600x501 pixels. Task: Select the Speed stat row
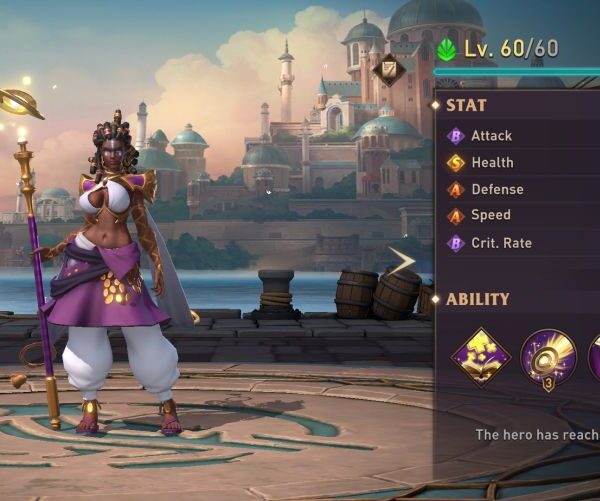(x=490, y=215)
